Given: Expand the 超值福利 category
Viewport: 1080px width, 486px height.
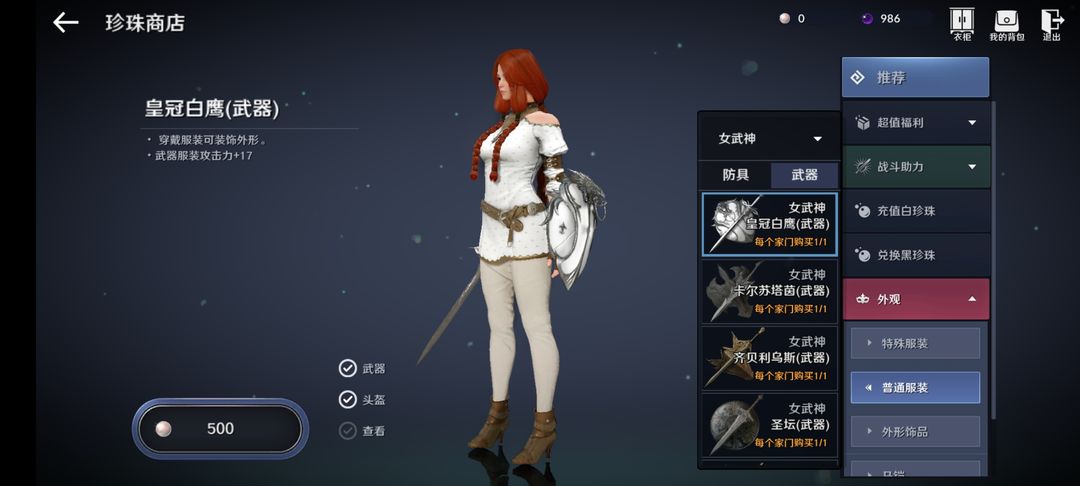Looking at the screenshot, I should point(916,123).
